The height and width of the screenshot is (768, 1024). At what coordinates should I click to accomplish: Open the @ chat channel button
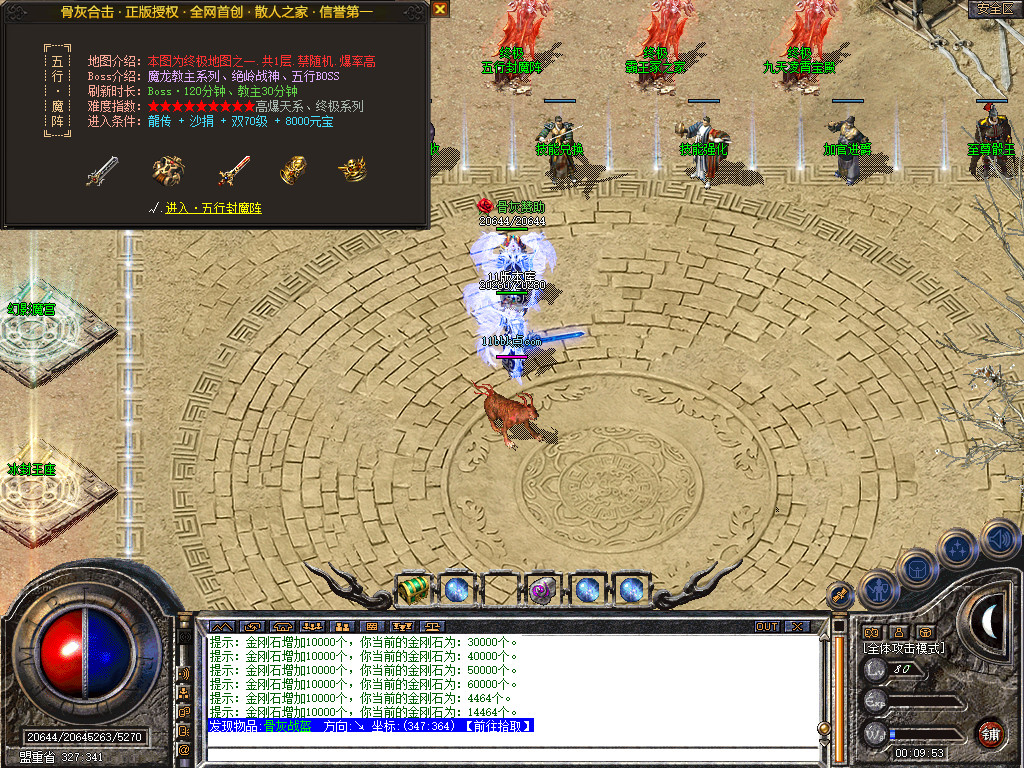(x=184, y=749)
